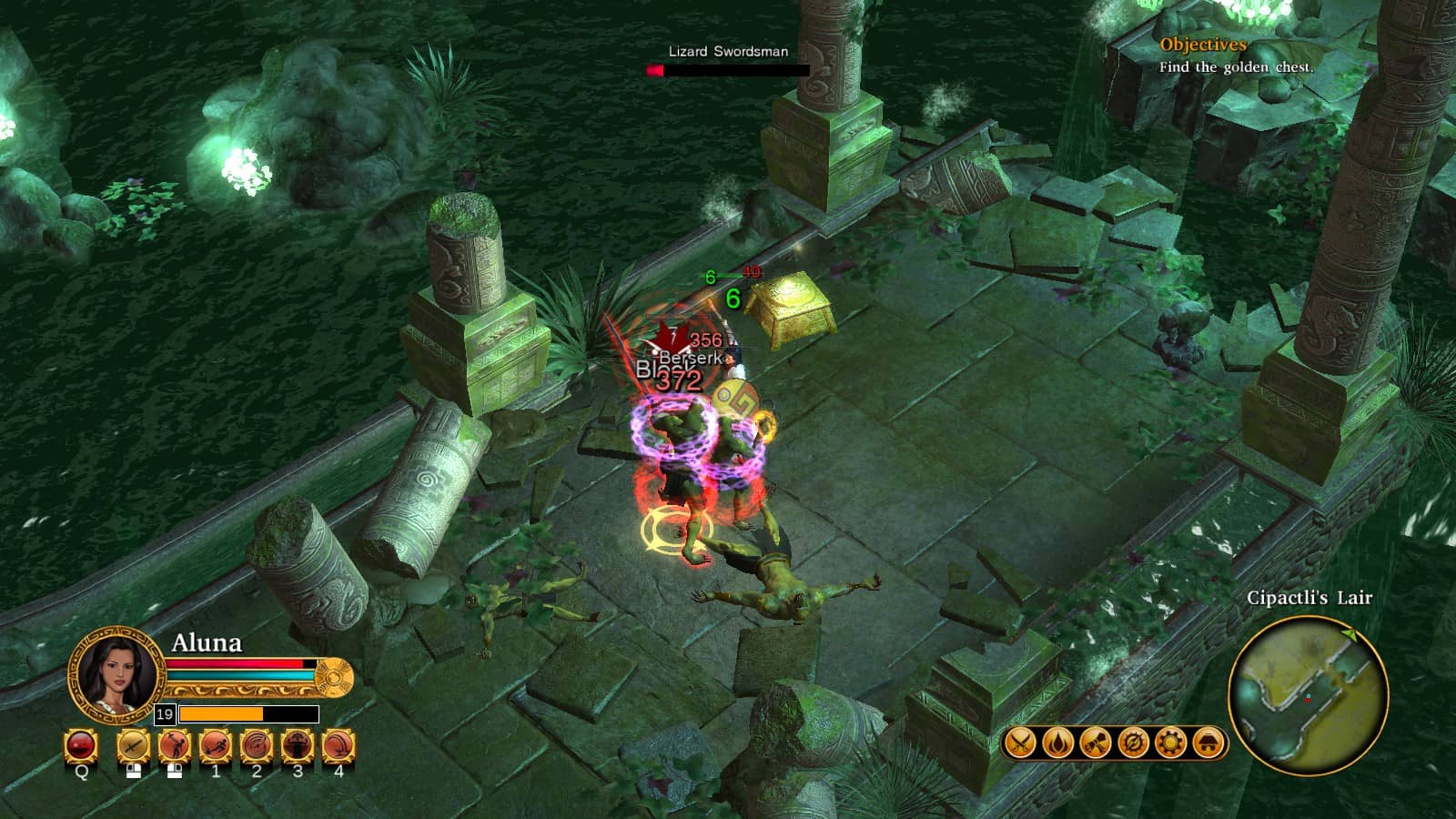The height and width of the screenshot is (819, 1456).
Task: Activate the overhead weapon strike skill
Action: pos(175,746)
